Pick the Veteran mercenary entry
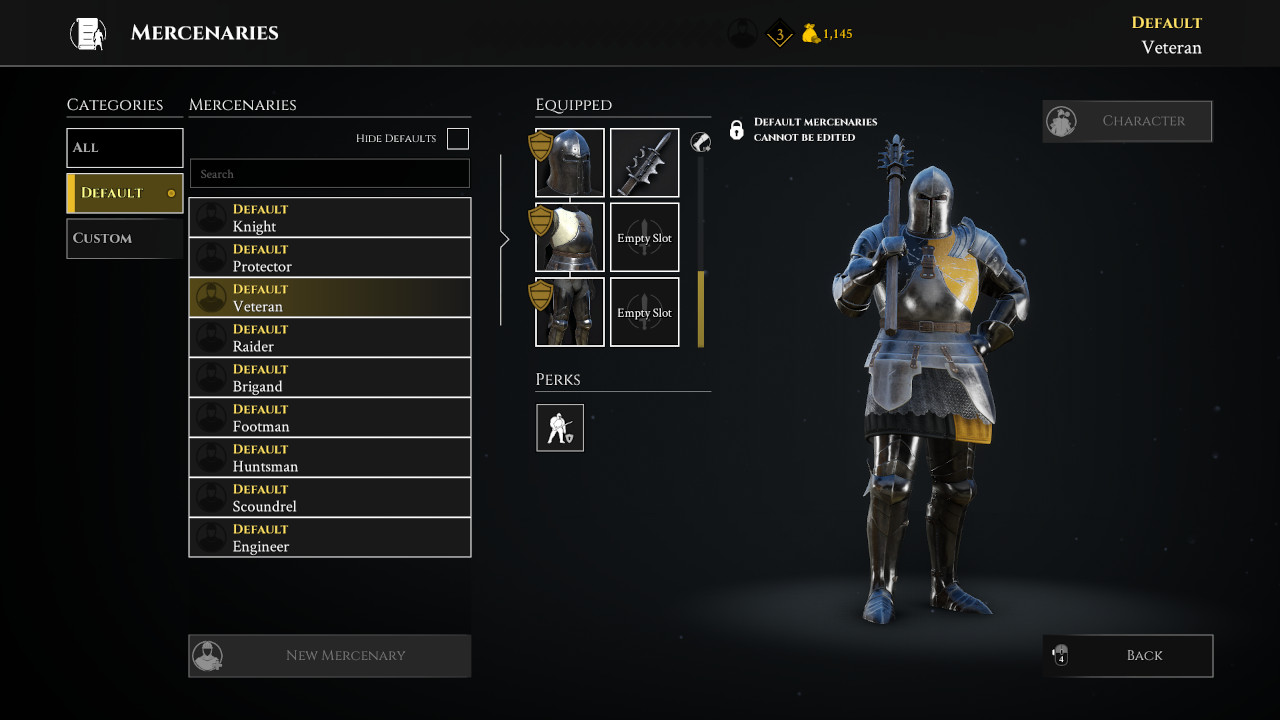 (330, 298)
